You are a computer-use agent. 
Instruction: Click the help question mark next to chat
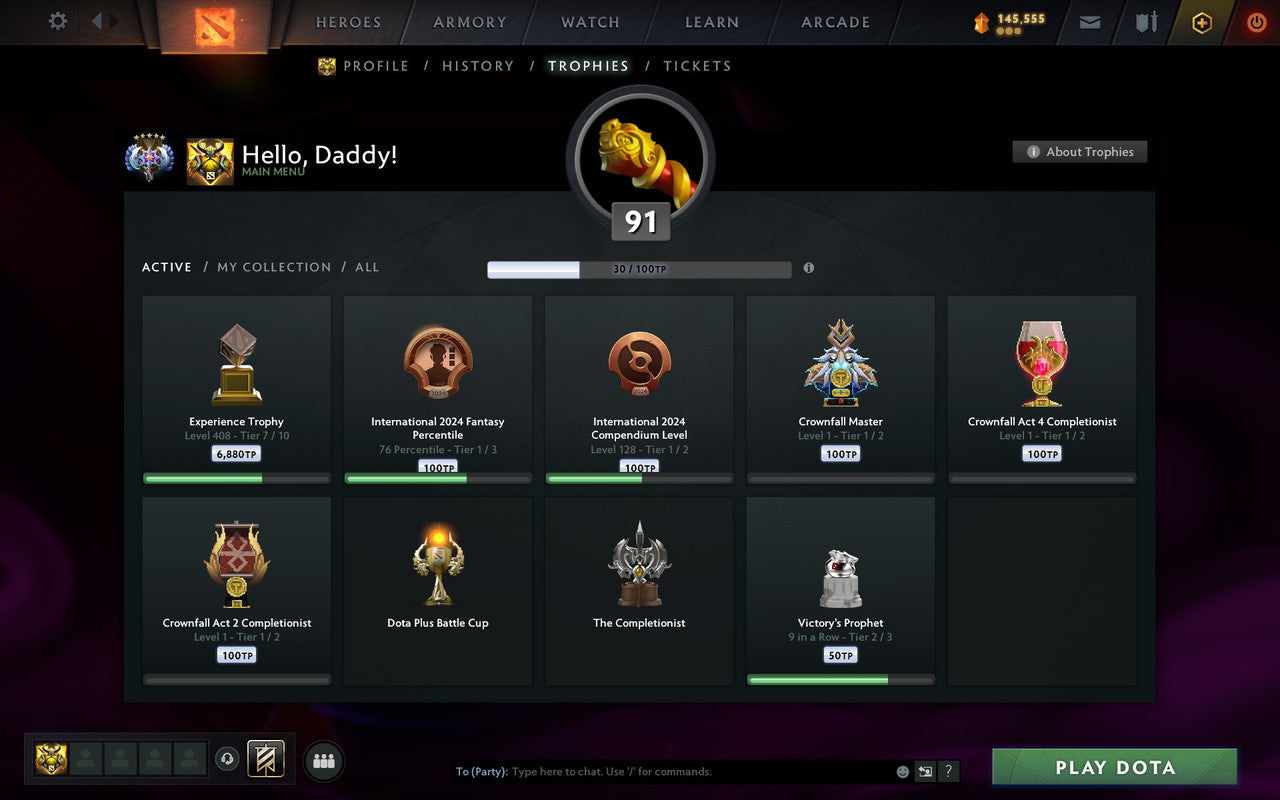click(x=947, y=771)
